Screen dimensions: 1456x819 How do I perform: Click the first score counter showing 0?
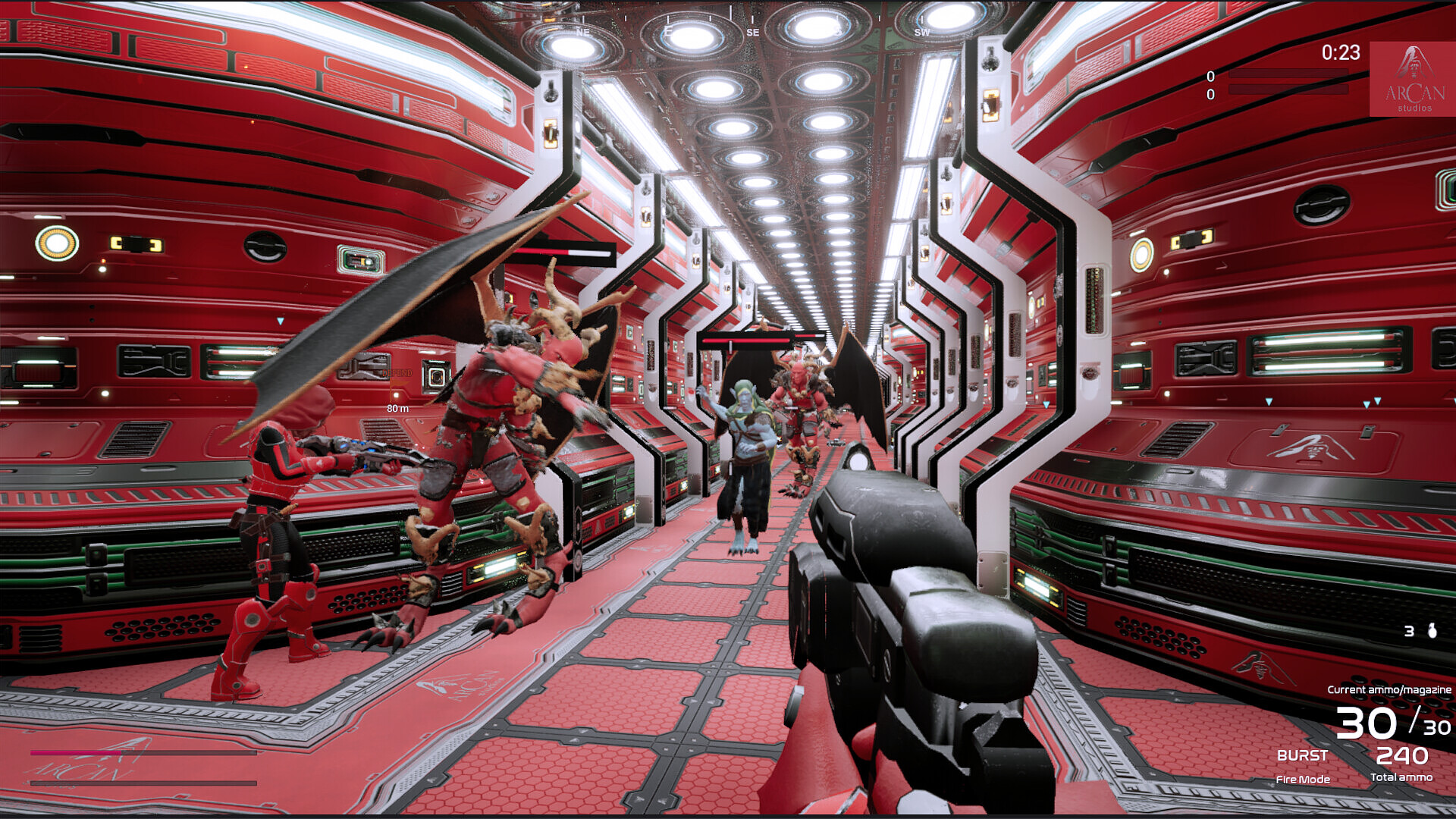pyautogui.click(x=1211, y=76)
